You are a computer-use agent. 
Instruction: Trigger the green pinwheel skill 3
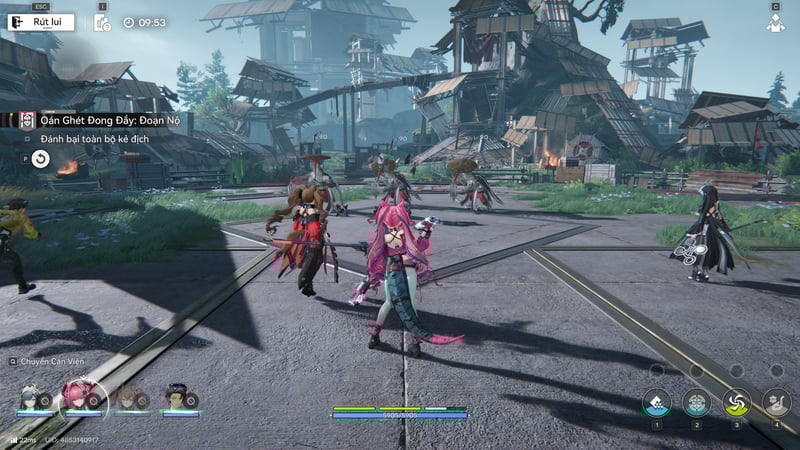736,402
